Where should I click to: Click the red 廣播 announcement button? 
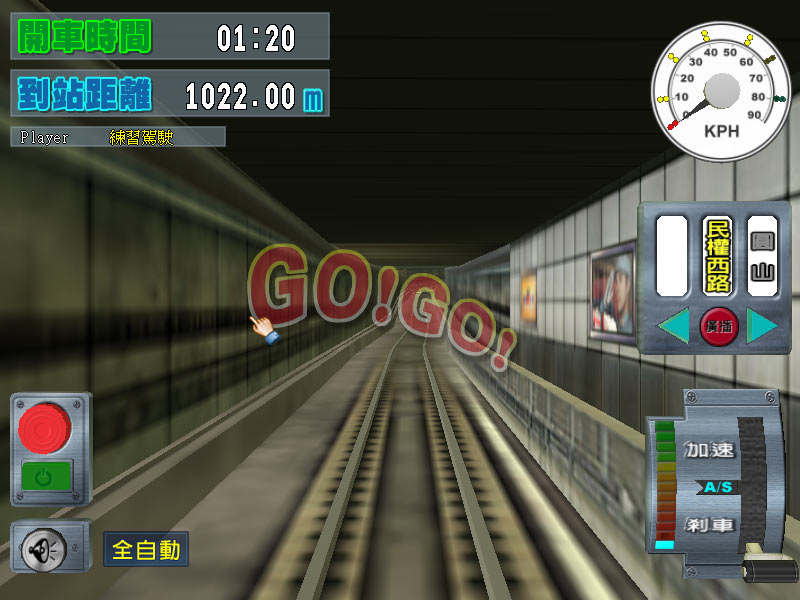[718, 327]
